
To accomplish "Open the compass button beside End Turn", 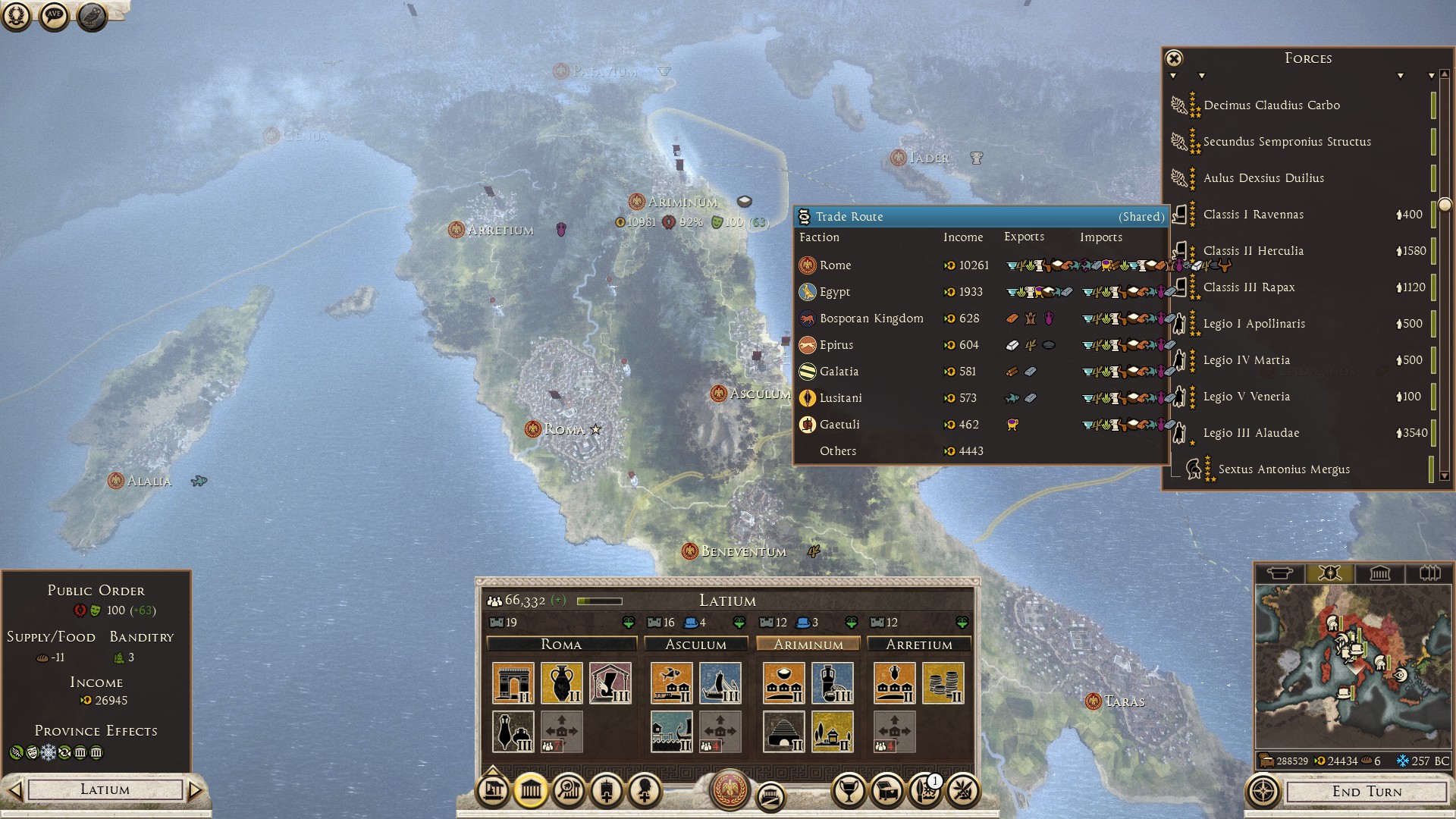I will [1263, 792].
